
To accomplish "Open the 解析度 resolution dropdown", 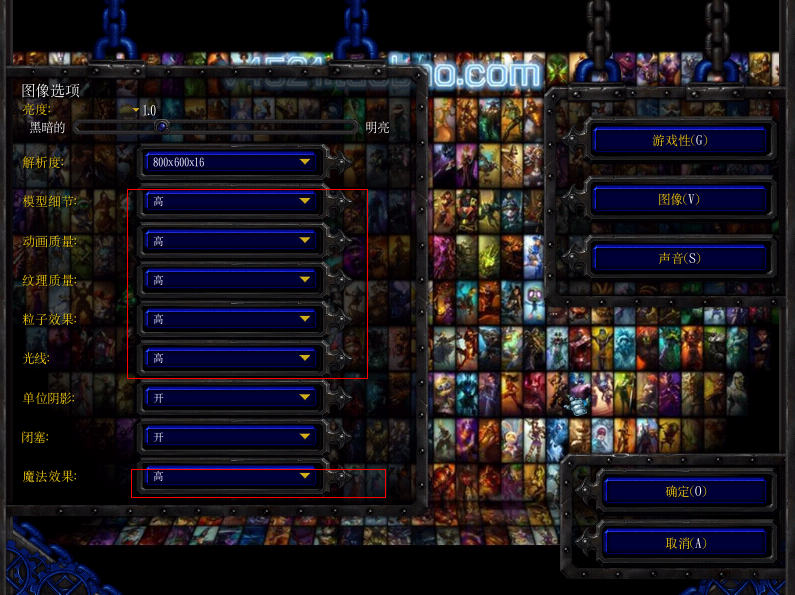I will coord(231,162).
